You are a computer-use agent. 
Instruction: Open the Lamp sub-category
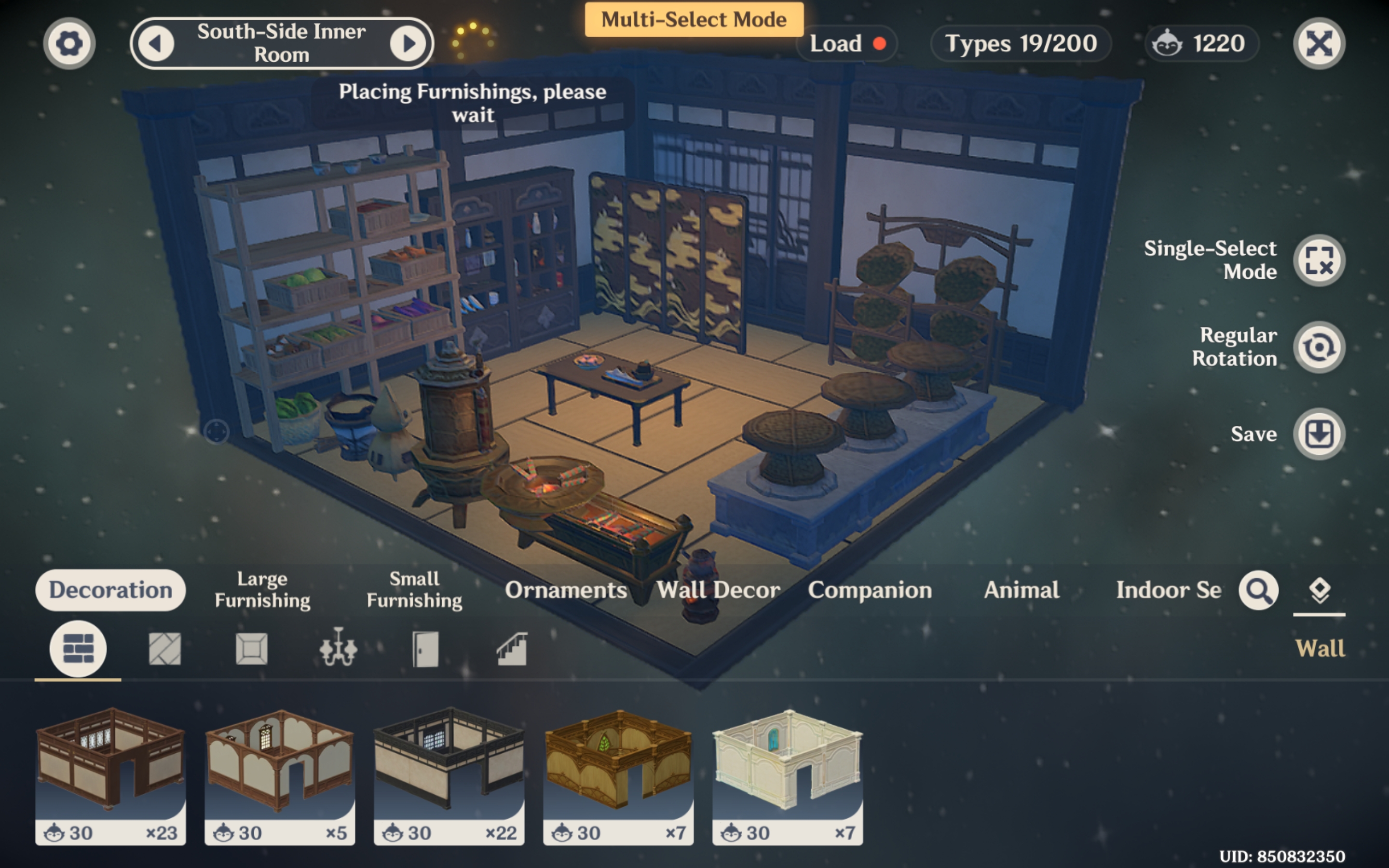(x=339, y=648)
